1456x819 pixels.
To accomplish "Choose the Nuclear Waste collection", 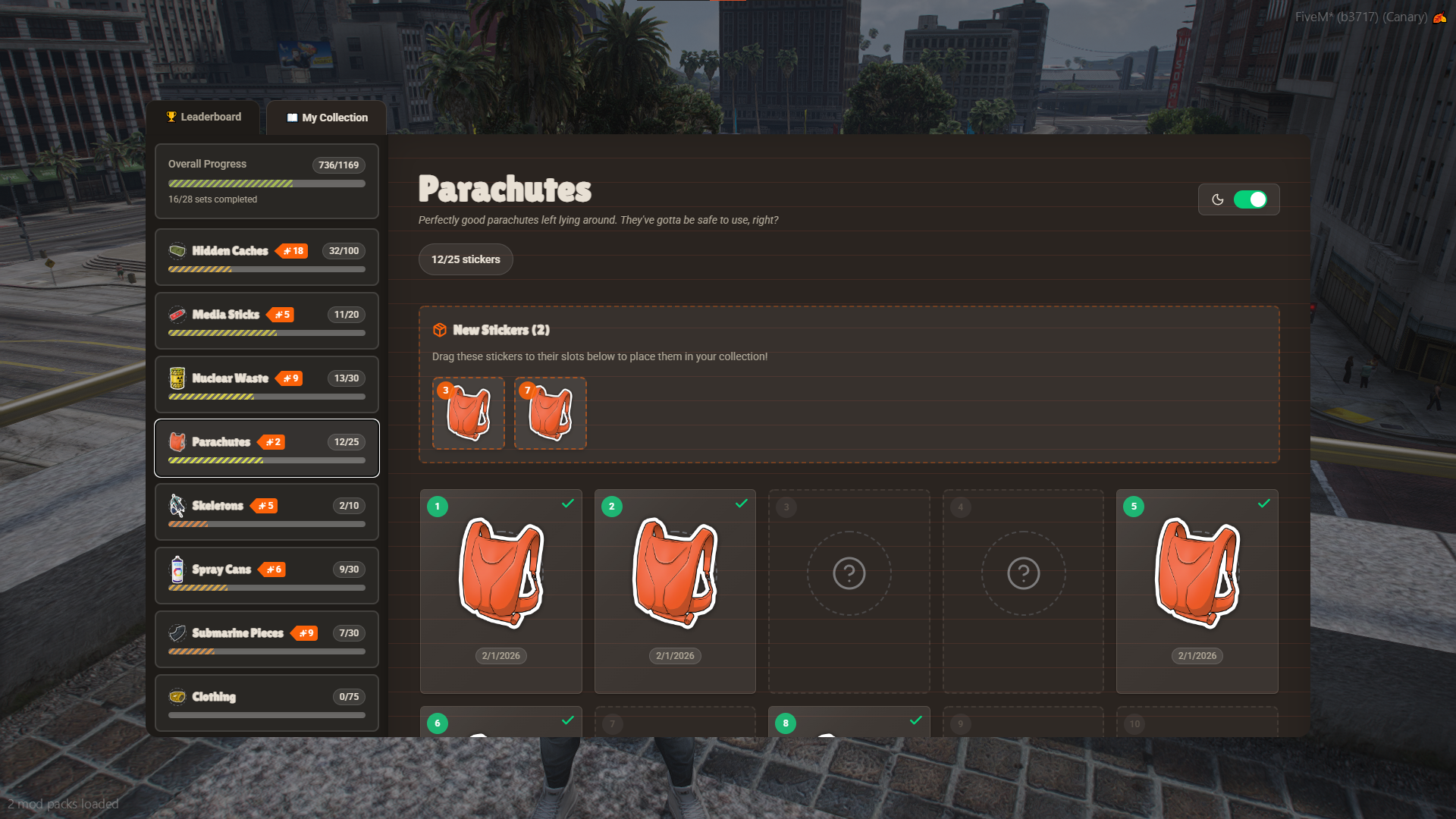I will (x=266, y=384).
